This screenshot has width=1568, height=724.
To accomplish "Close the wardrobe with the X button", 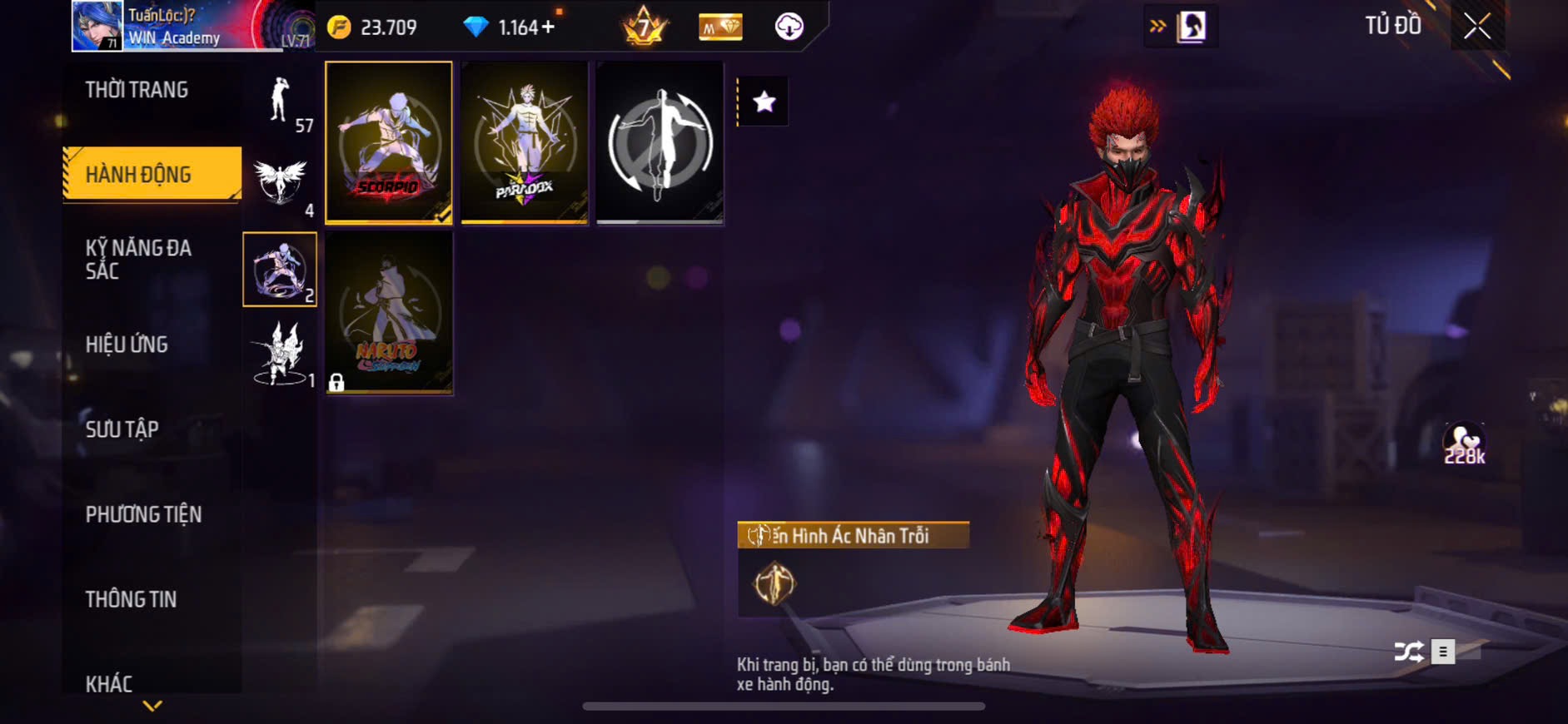I will coord(1477,27).
